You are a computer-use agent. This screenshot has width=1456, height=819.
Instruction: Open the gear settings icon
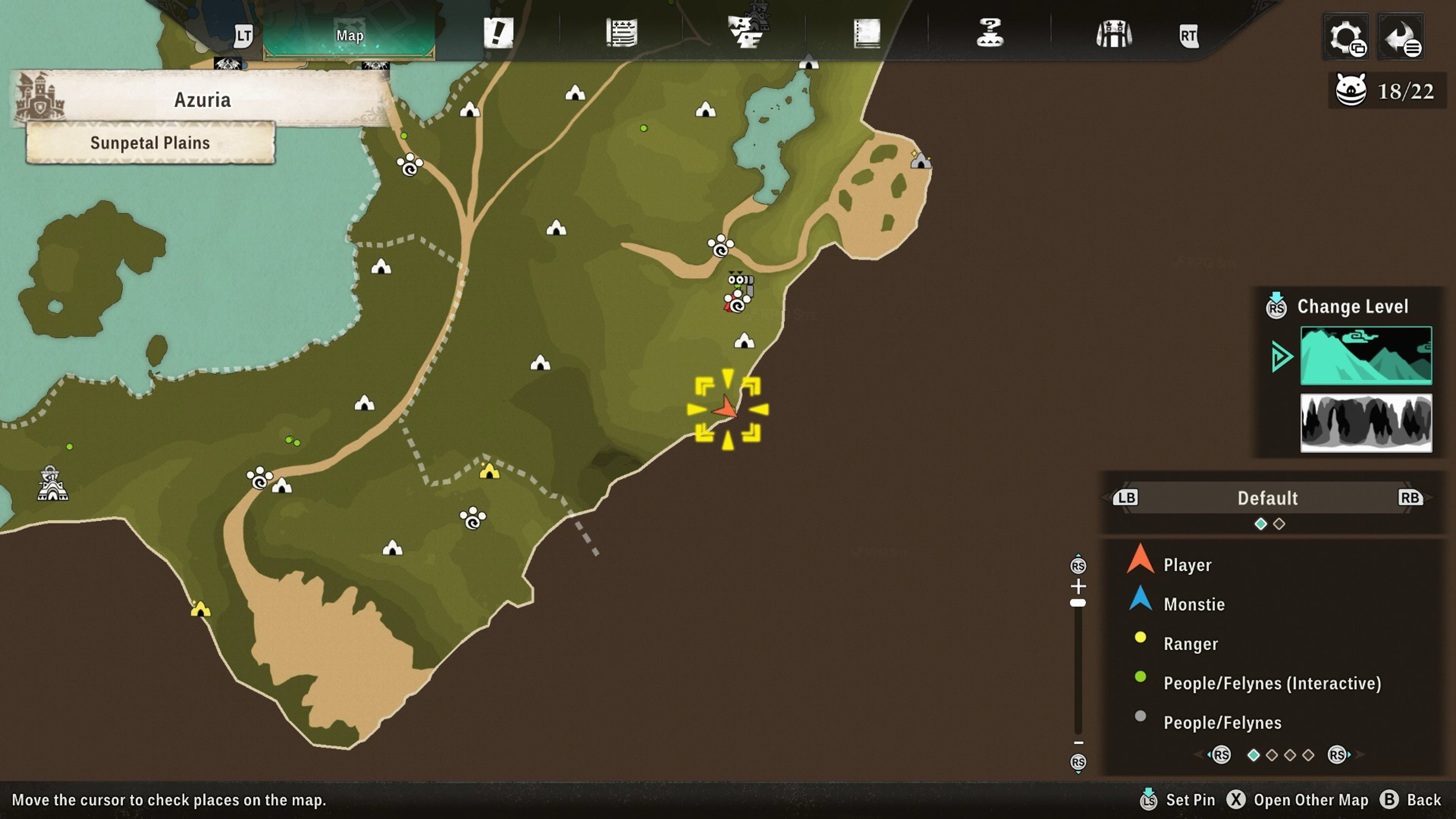[x=1346, y=37]
